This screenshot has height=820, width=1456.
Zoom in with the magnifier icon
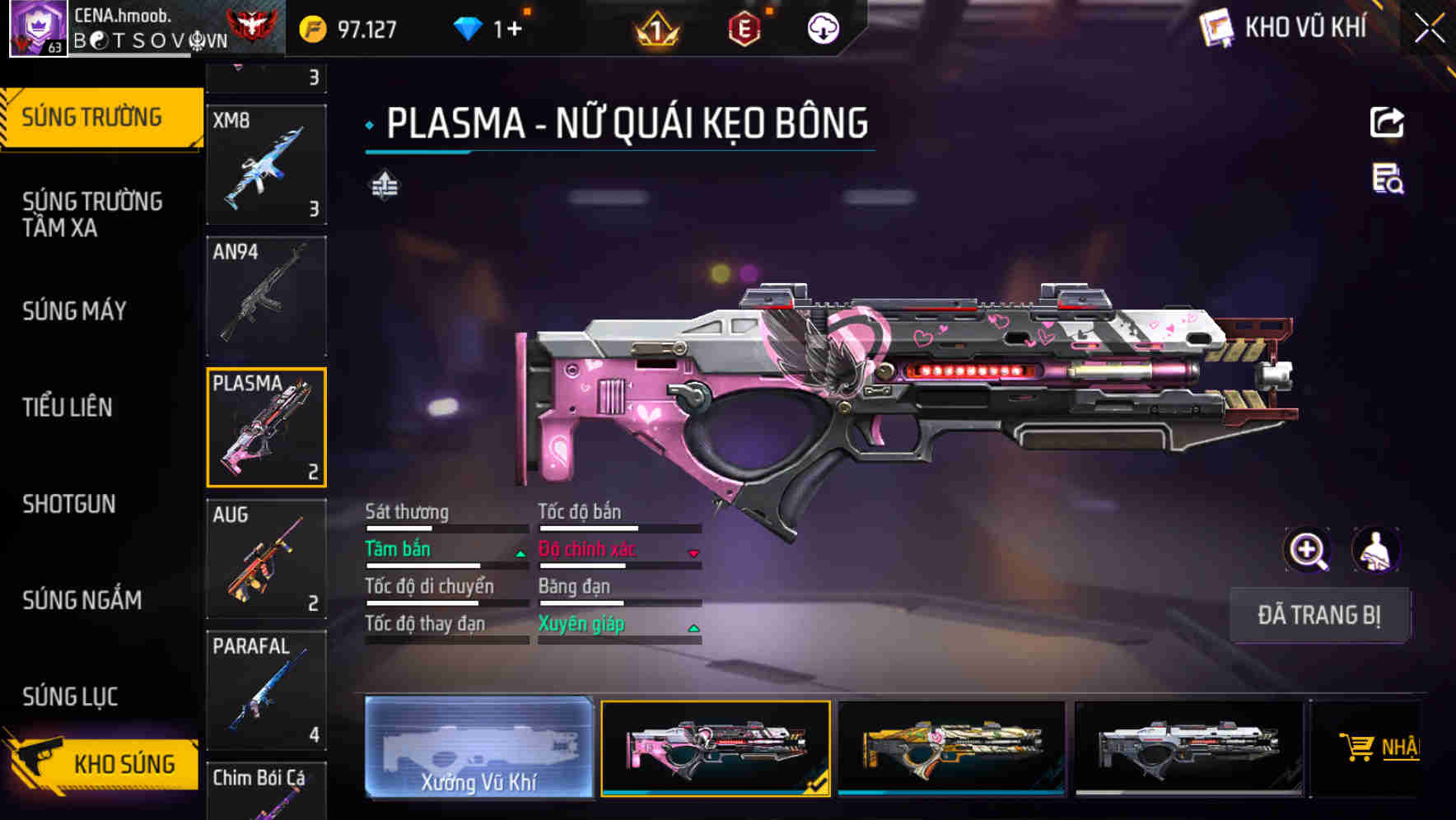pos(1308,550)
